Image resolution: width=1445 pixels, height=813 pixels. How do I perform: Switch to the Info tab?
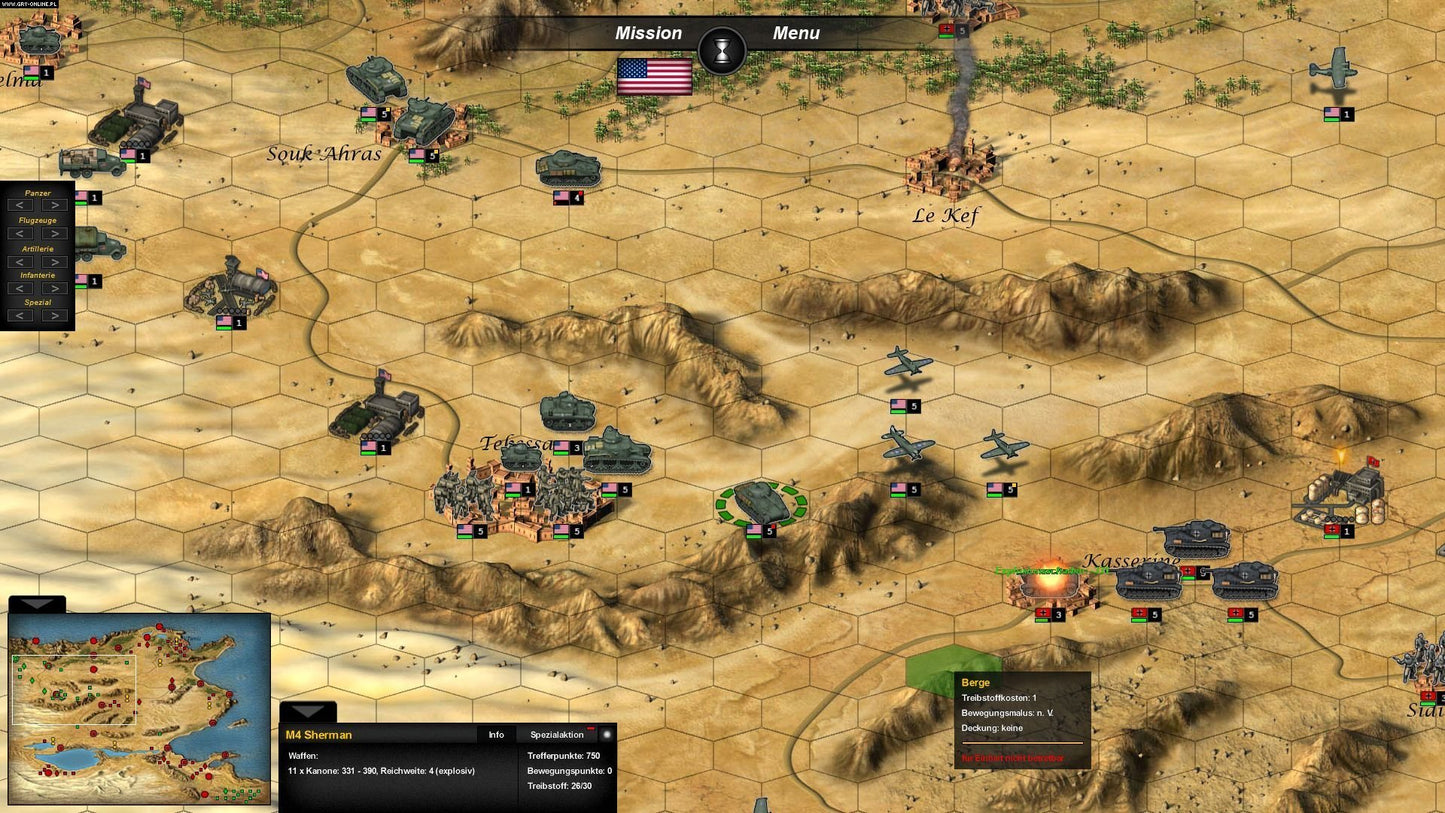click(x=495, y=734)
